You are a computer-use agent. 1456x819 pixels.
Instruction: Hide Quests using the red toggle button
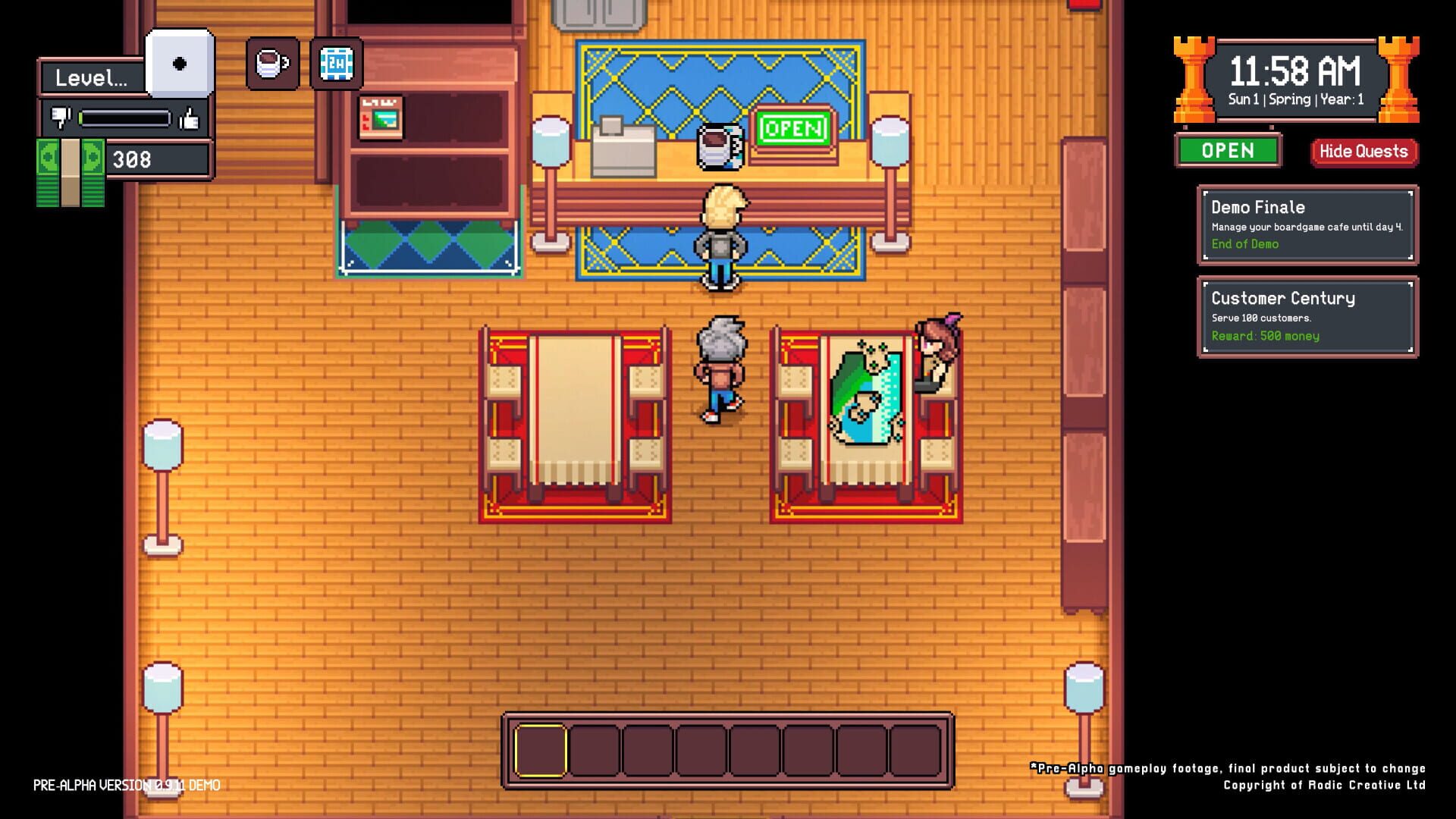[x=1363, y=151]
